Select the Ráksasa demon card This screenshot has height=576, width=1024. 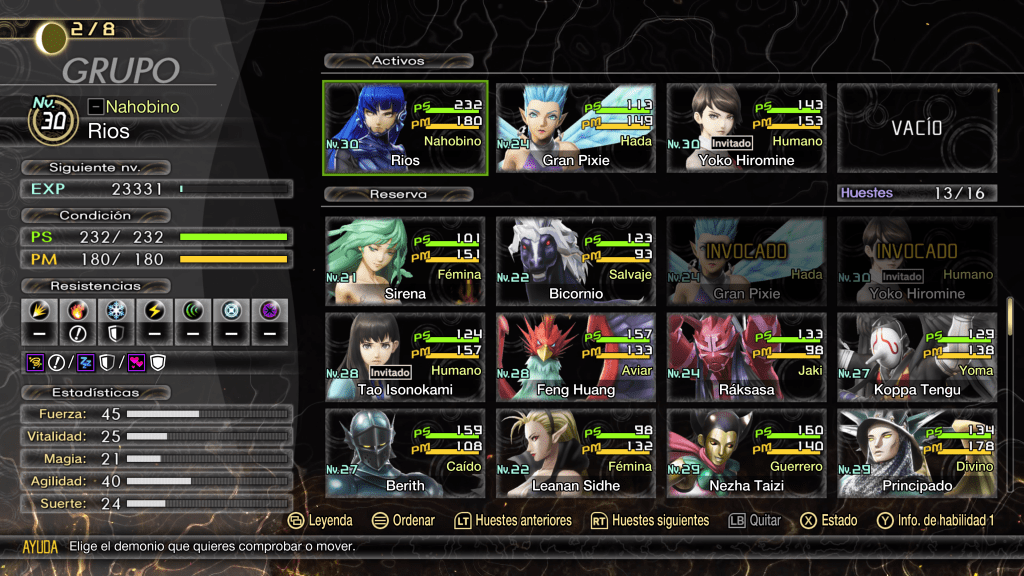[746, 356]
